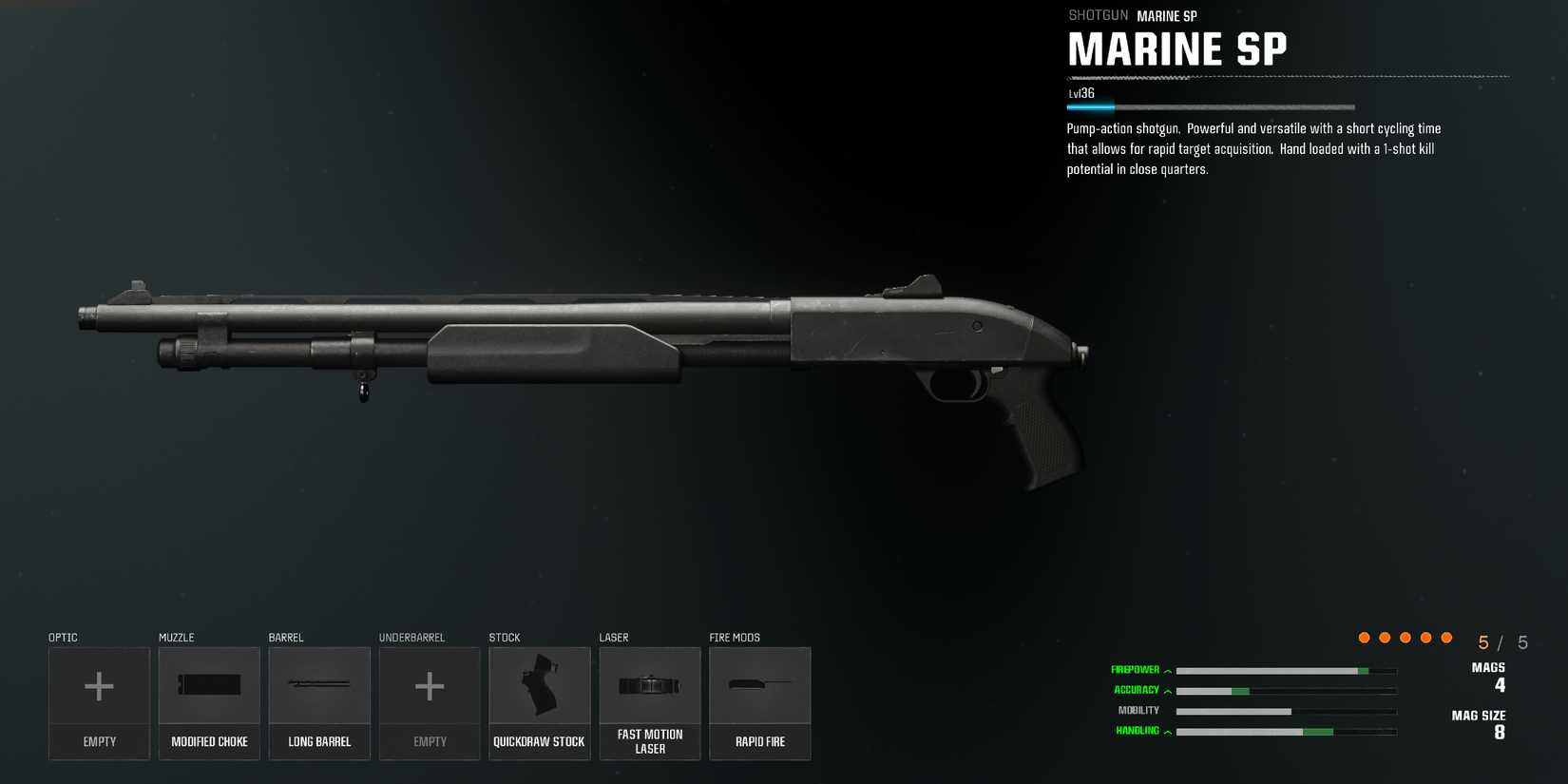Image resolution: width=1568 pixels, height=784 pixels.
Task: Click the Marine SP weapon name heading
Action: [1178, 49]
